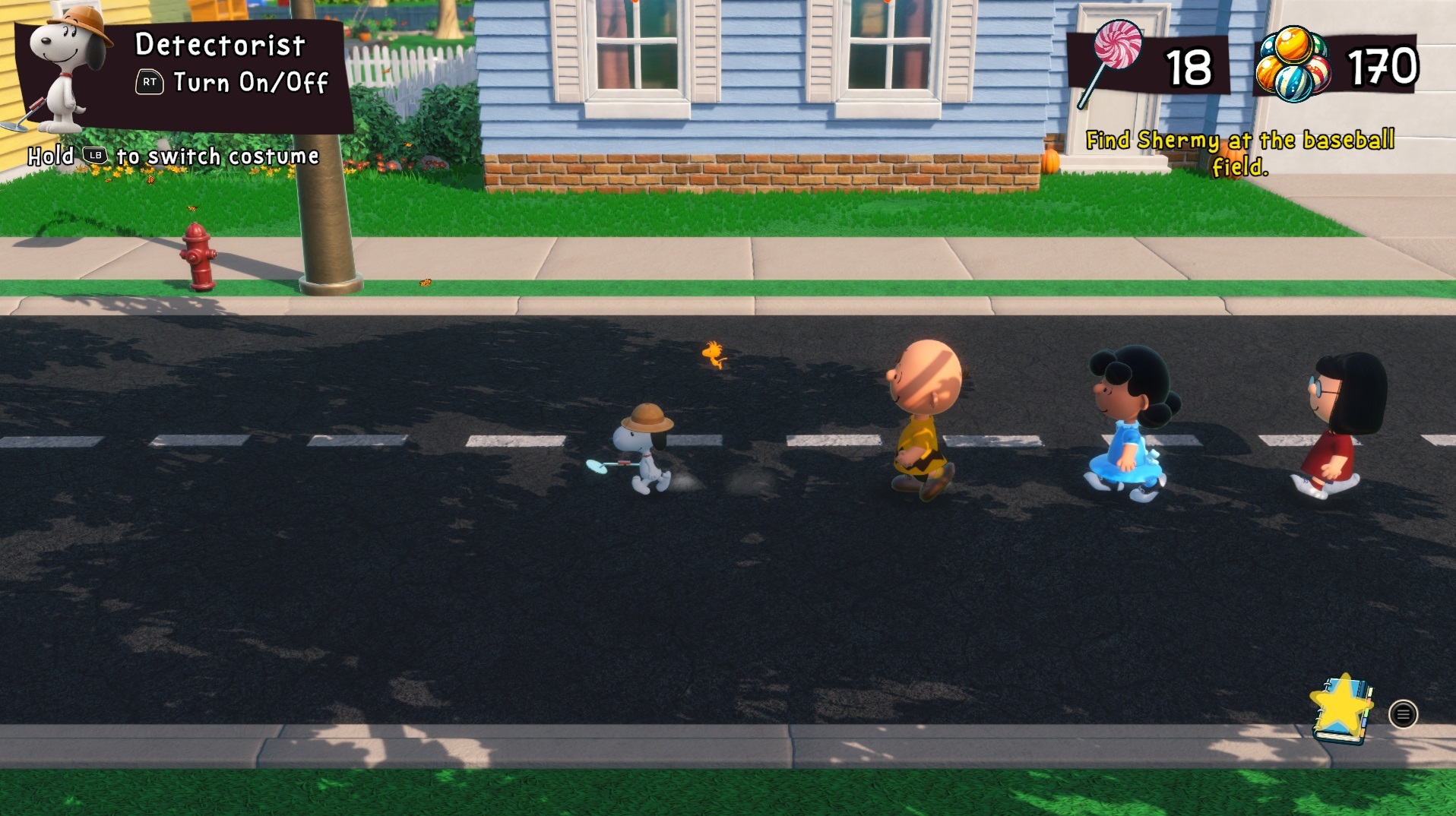
Task: Expand the Detectorist costume panel
Action: [220, 46]
